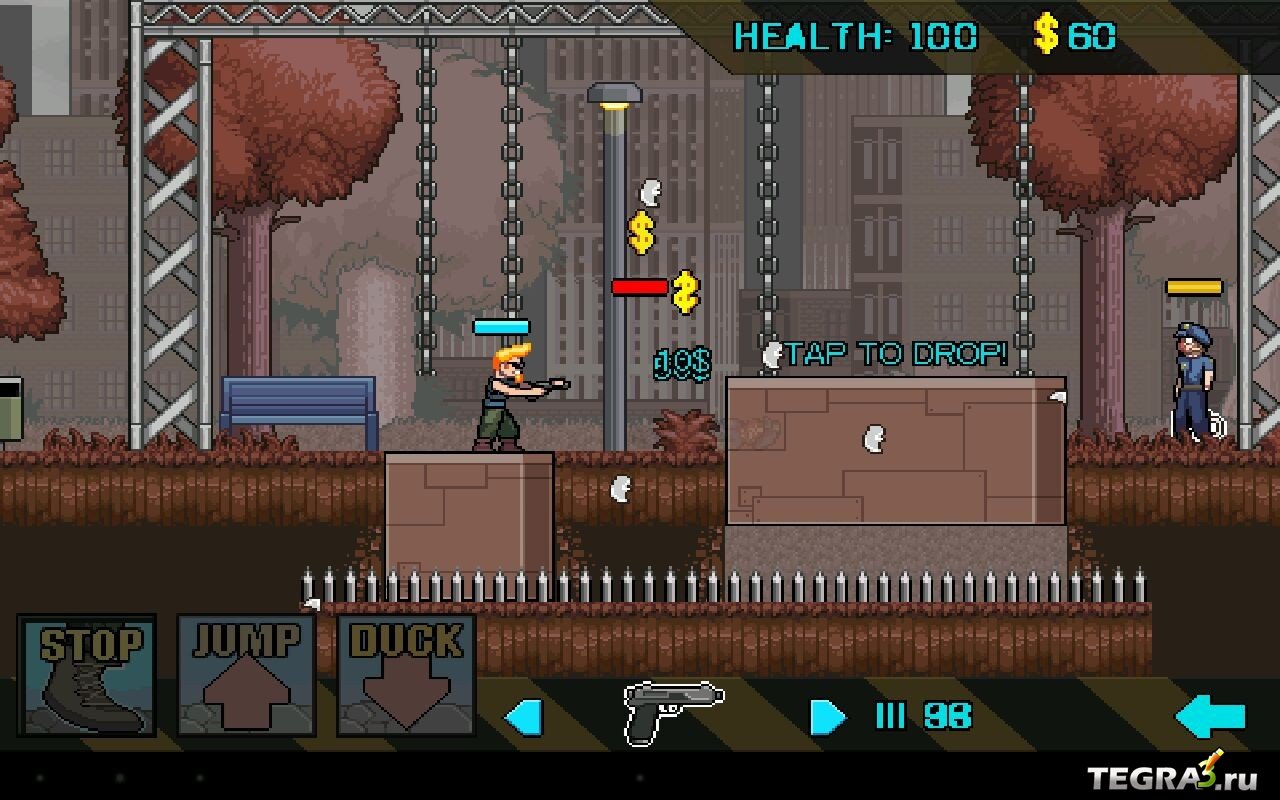Switch to the previous weapon arrow
Viewport: 1280px width, 800px height.
pos(523,717)
